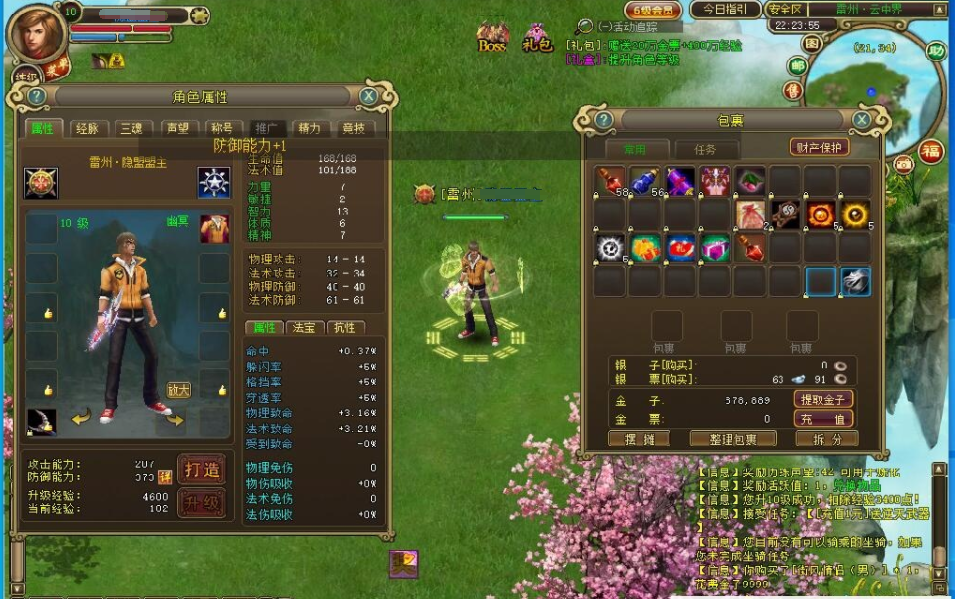Click the 打造 forge button

tap(200, 468)
